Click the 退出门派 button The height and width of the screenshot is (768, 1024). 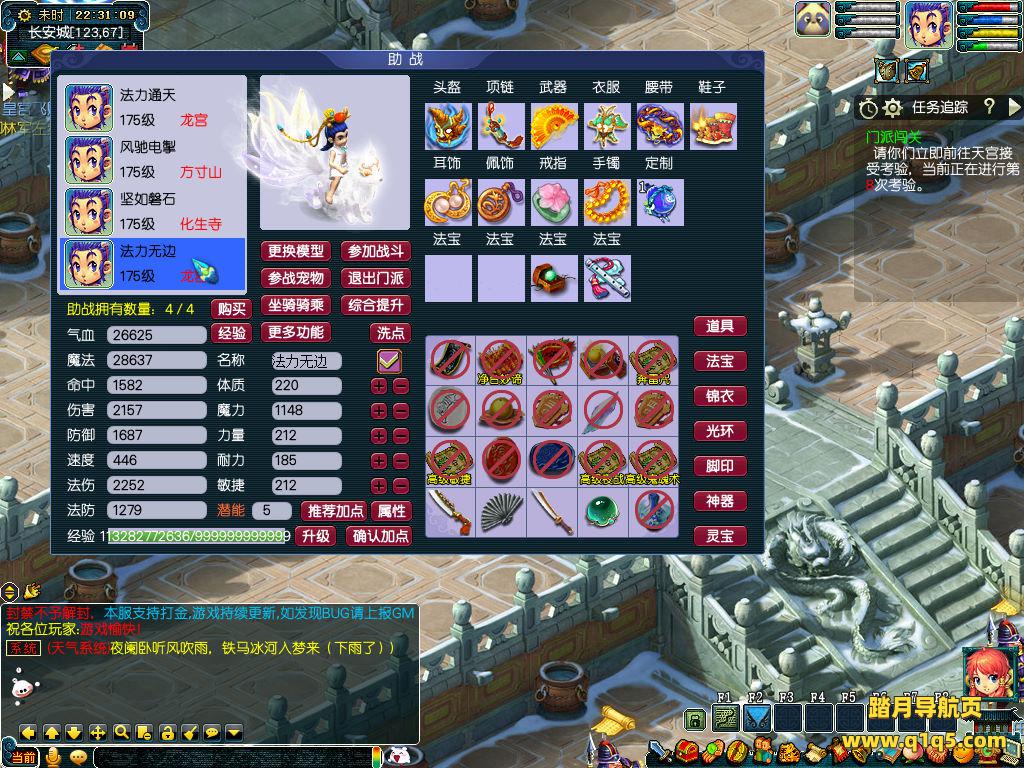point(375,278)
